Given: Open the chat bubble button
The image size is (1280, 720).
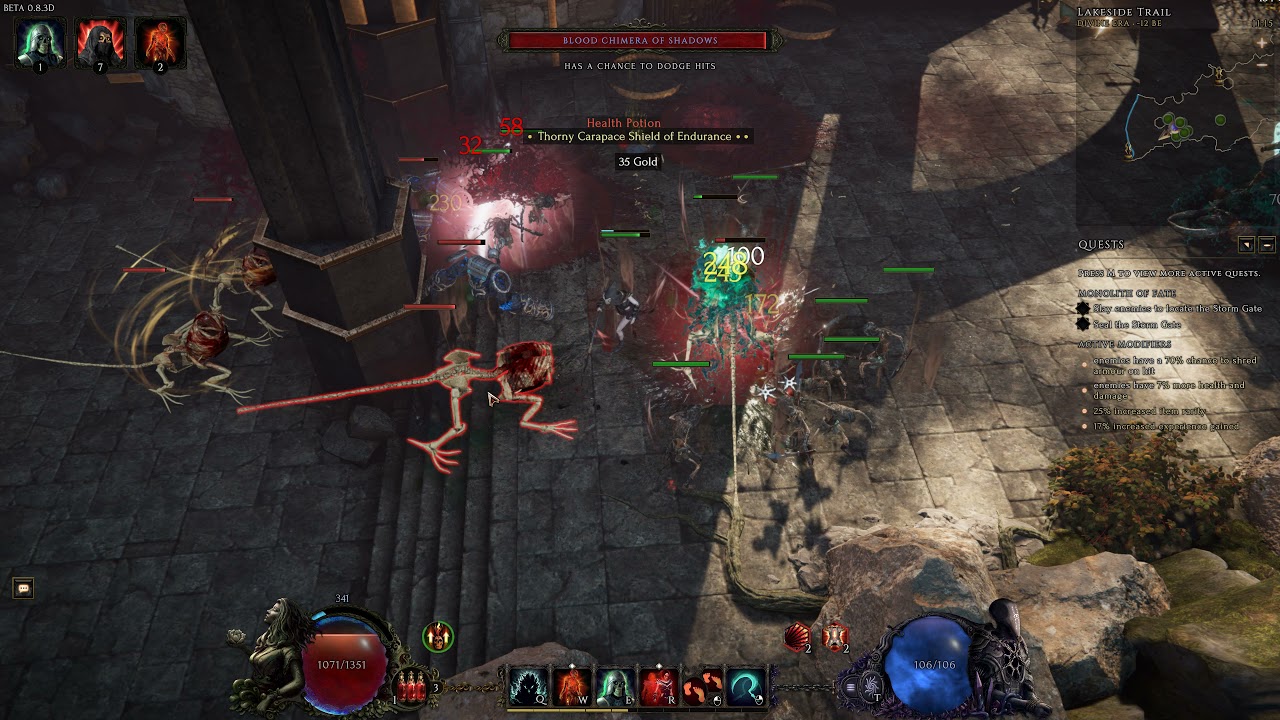Looking at the screenshot, I should 23,589.
